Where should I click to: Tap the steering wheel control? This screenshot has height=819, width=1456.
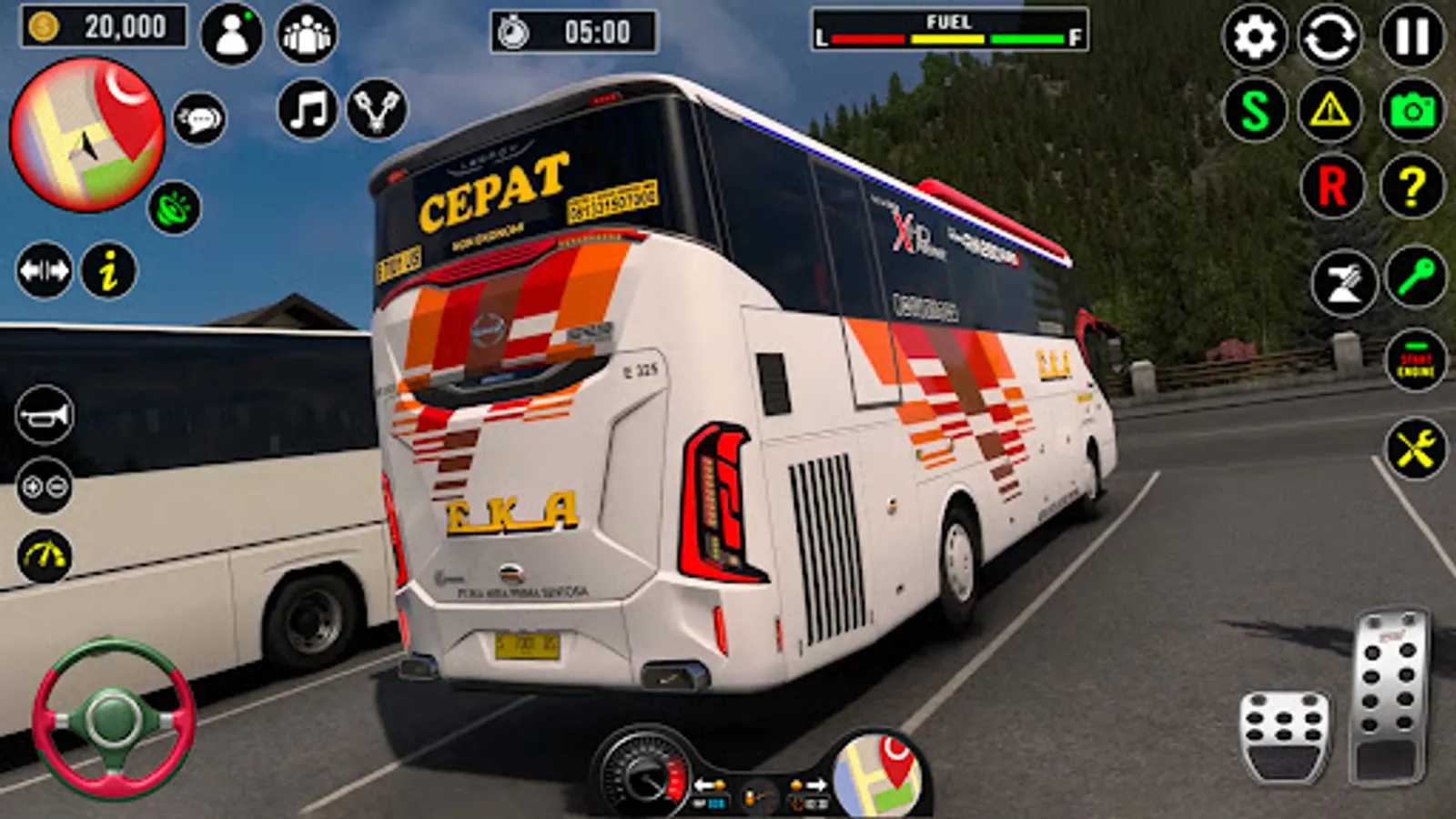113,718
